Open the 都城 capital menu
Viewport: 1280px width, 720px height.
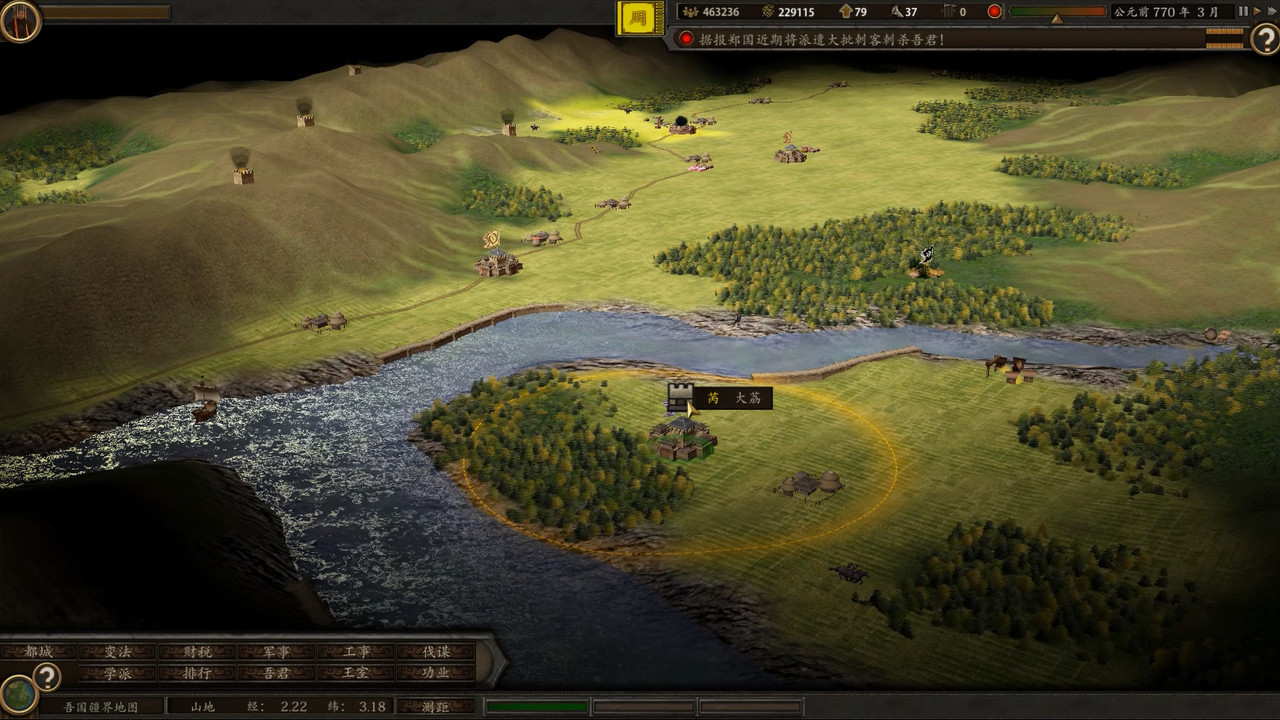[x=39, y=651]
